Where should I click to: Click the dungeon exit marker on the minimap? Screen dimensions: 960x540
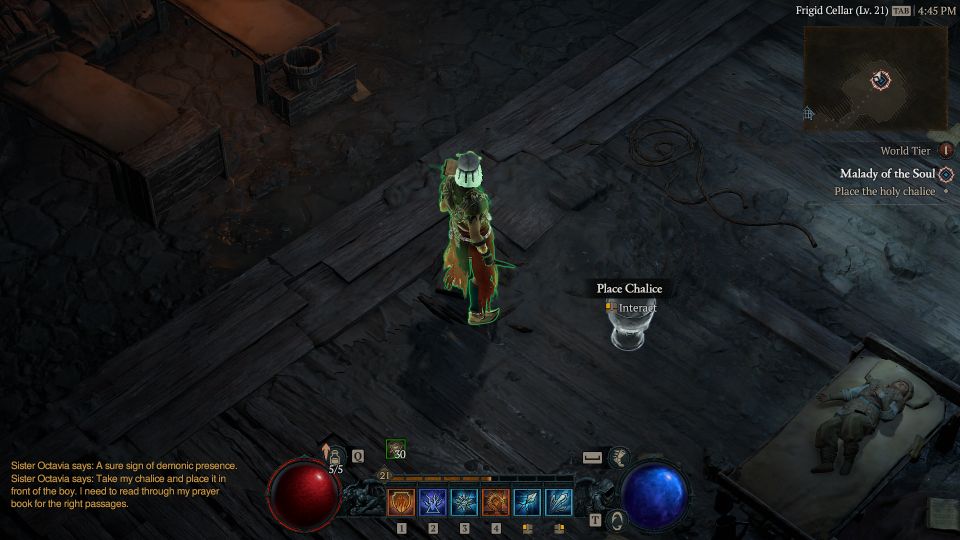point(808,114)
